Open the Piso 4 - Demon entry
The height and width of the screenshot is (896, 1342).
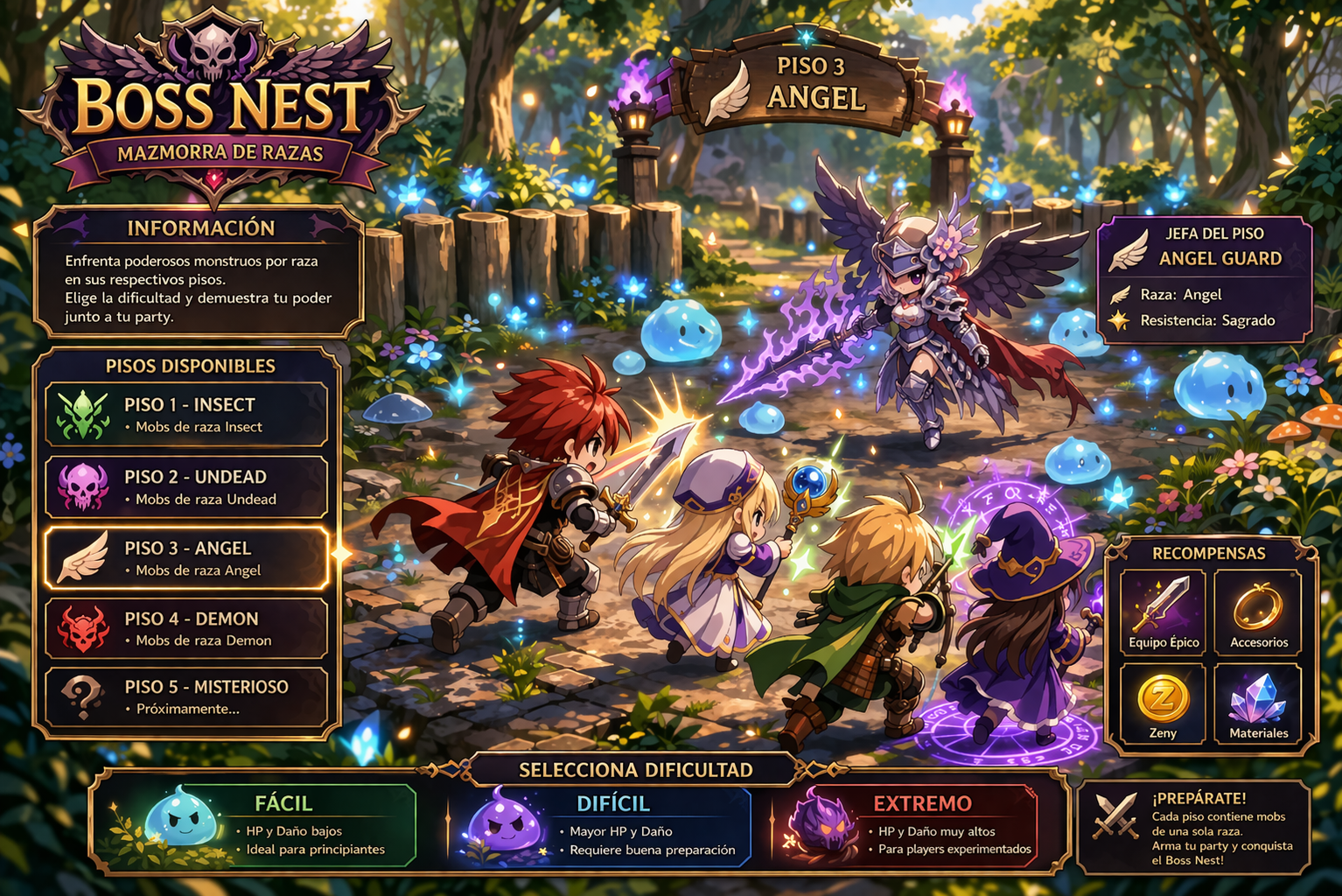point(186,627)
